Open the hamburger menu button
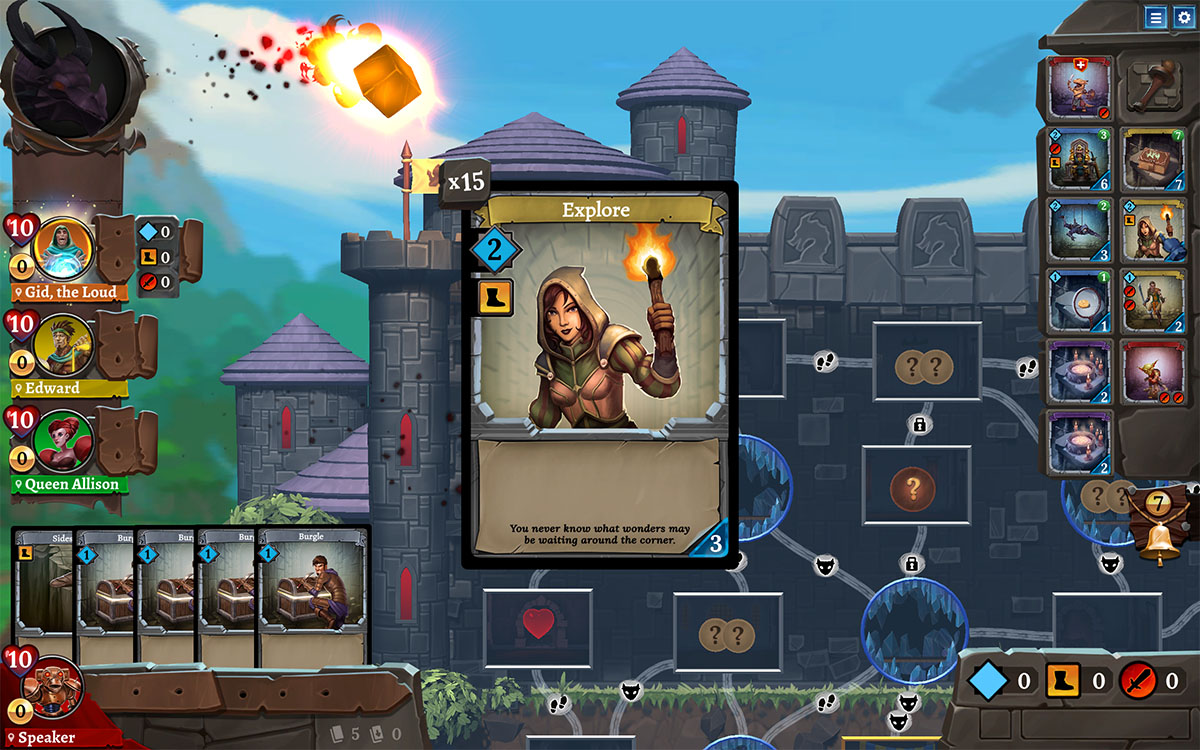Image resolution: width=1200 pixels, height=750 pixels. (x=1155, y=17)
